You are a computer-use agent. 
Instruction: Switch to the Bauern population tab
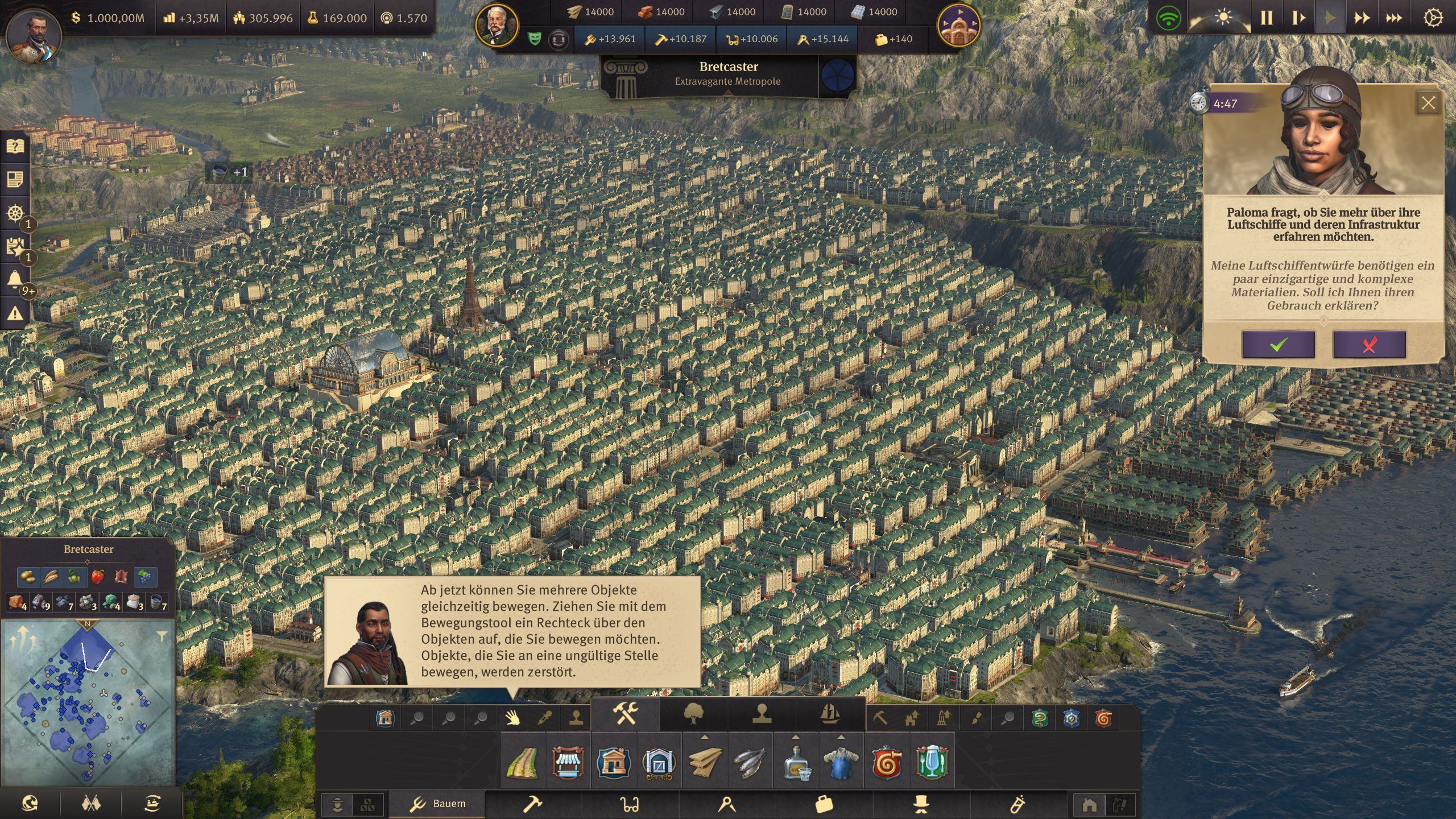pyautogui.click(x=437, y=804)
